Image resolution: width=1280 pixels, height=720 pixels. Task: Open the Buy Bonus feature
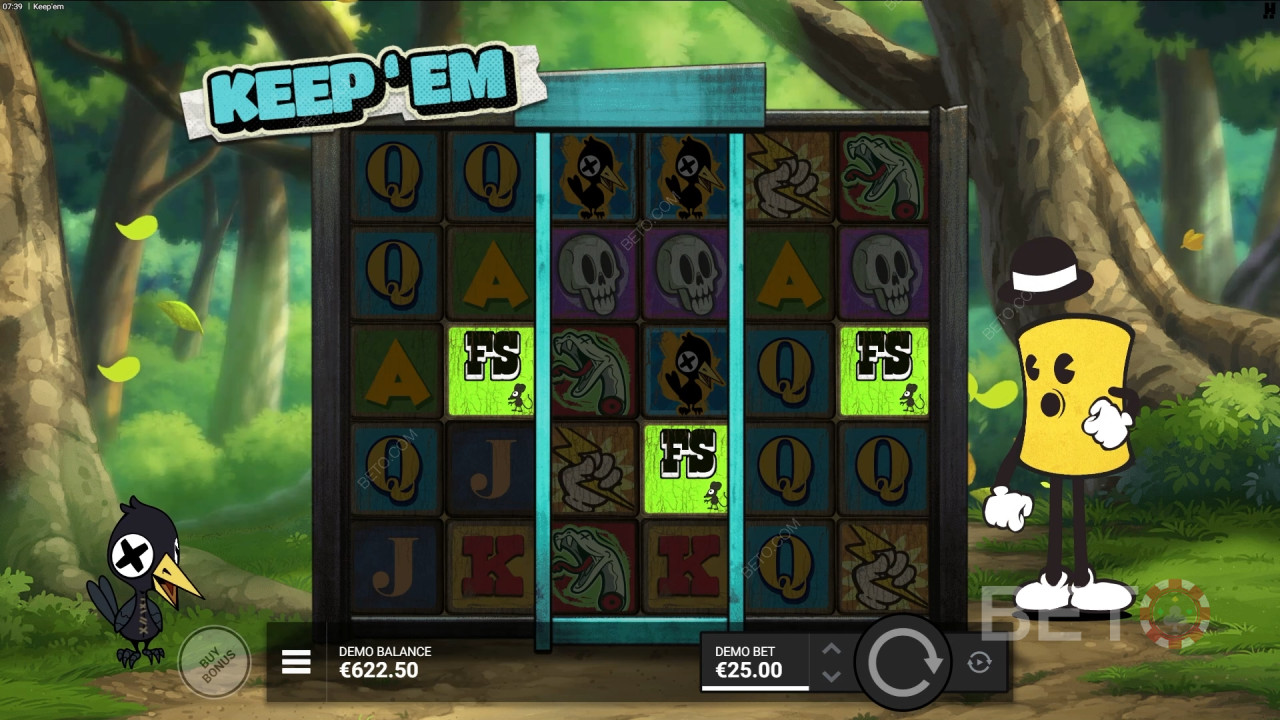click(x=213, y=661)
